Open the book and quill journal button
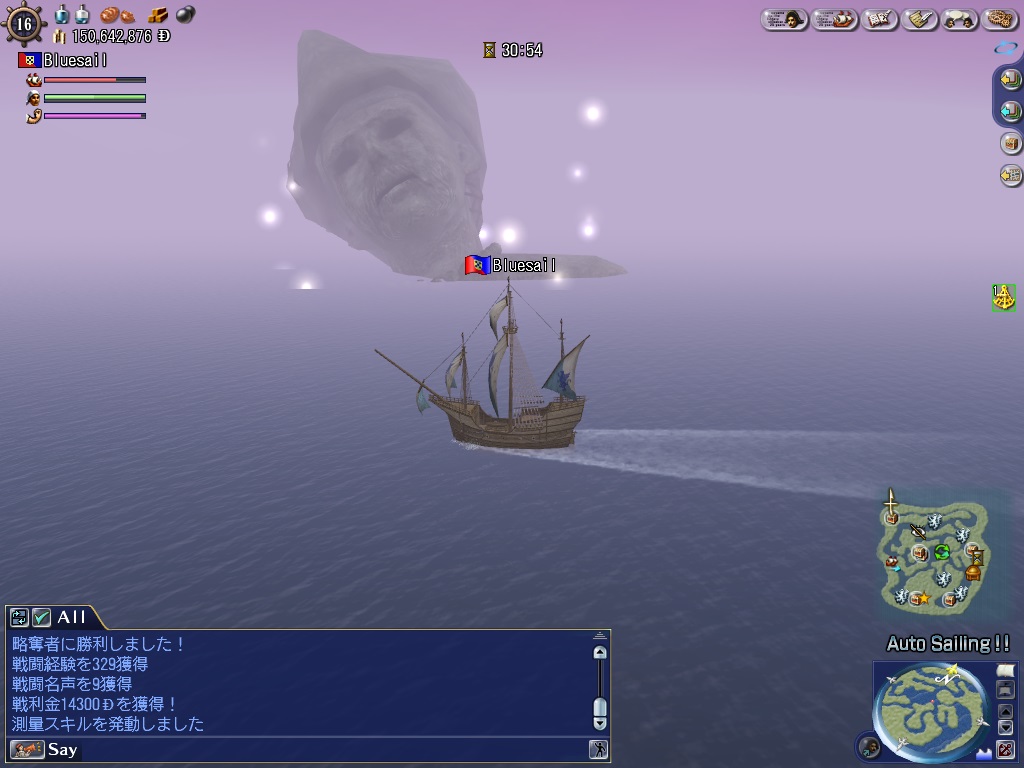 880,19
